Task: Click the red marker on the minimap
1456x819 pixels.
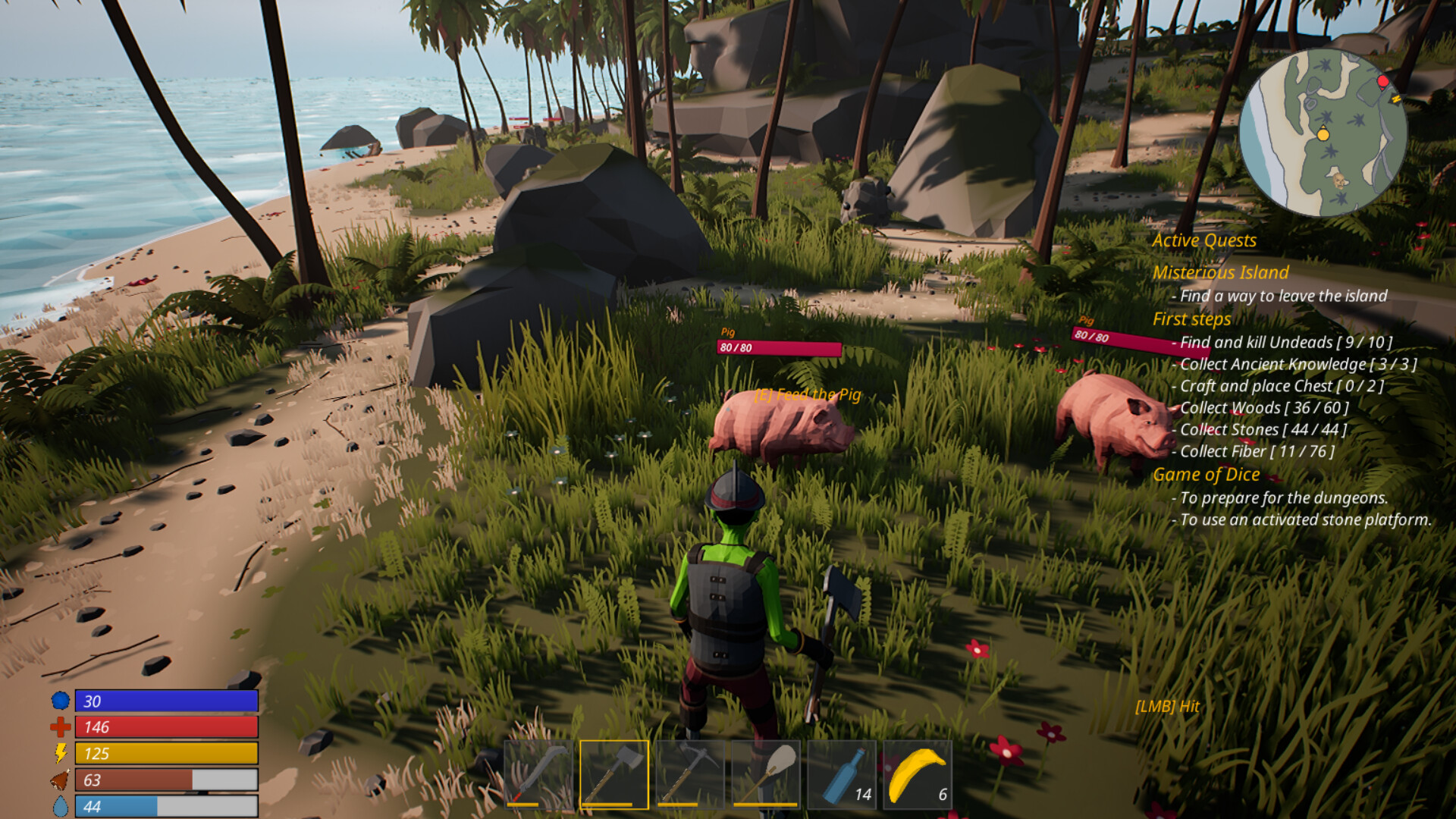Action: tap(1382, 81)
